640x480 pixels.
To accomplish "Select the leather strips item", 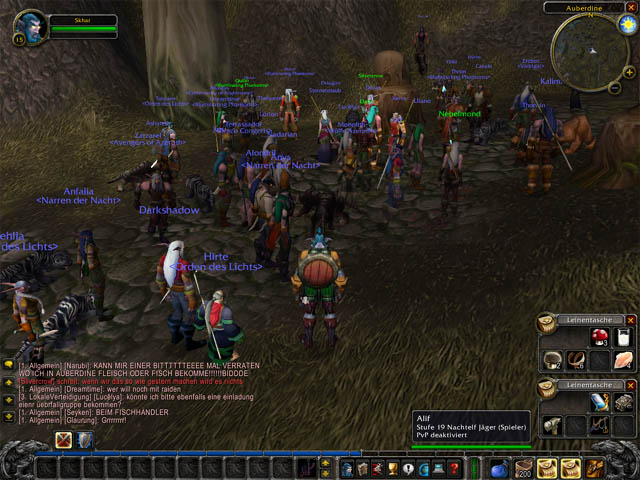I will pyautogui.click(x=575, y=359).
